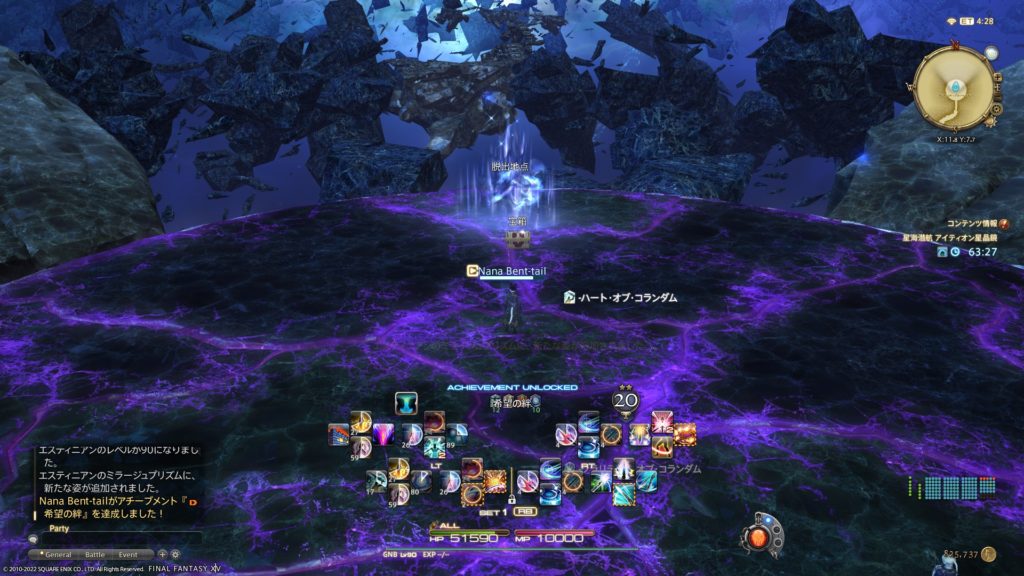This screenshot has width=1024, height=576.
Task: Open the Battle chat tab
Action: (95, 554)
